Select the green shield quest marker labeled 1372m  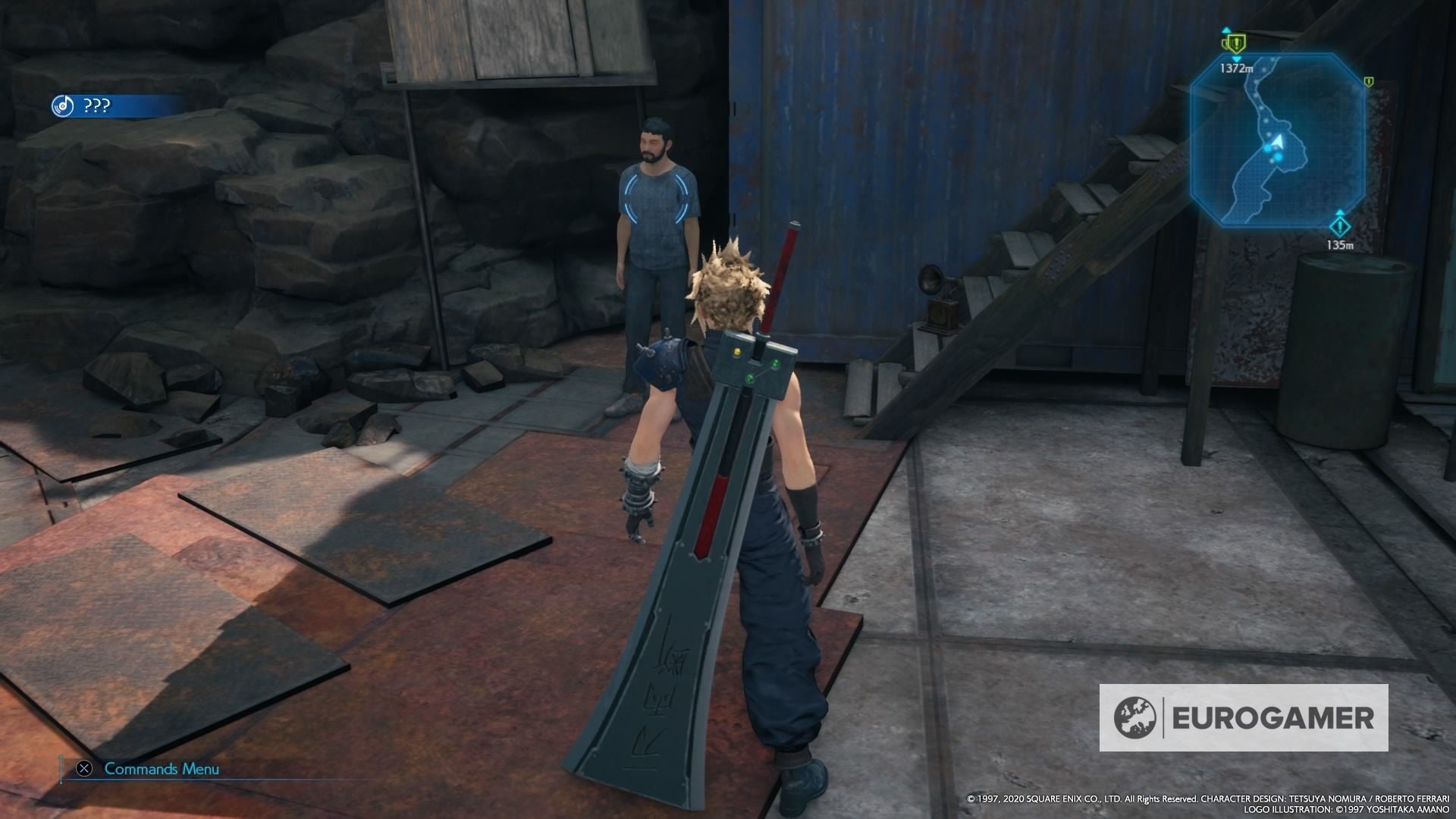pyautogui.click(x=1236, y=44)
